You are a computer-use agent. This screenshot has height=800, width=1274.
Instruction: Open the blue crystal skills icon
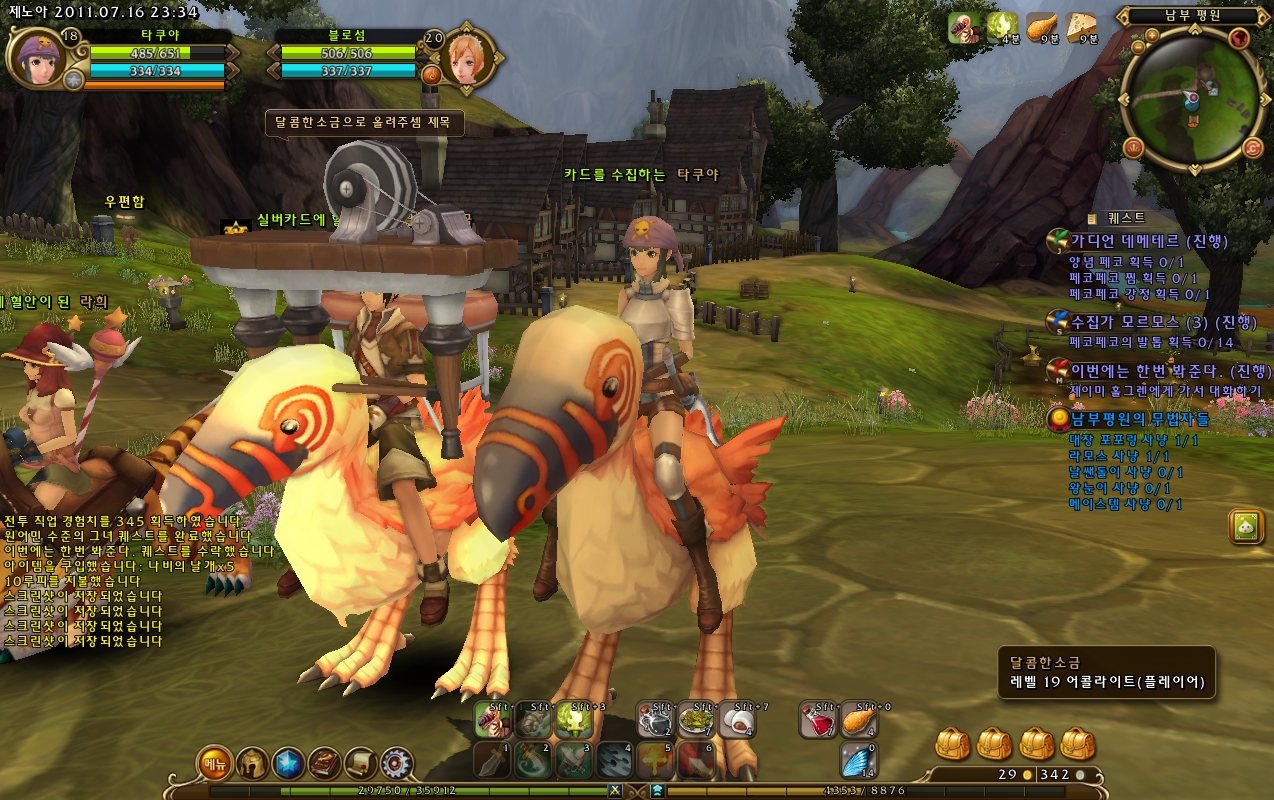coord(288,764)
